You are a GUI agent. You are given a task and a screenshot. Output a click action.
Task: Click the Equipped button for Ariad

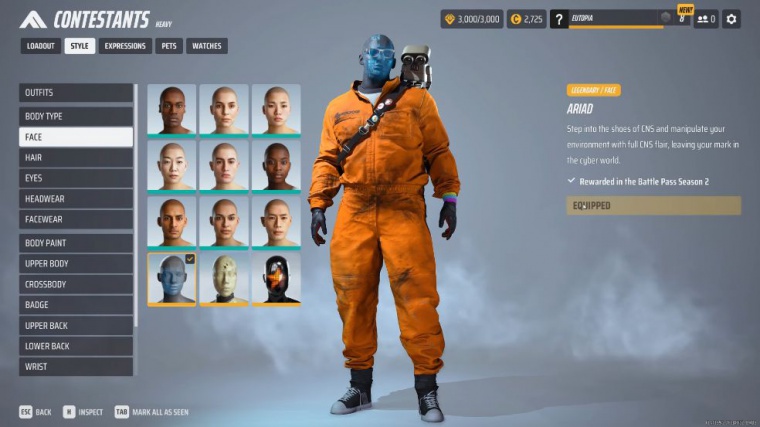click(x=654, y=206)
